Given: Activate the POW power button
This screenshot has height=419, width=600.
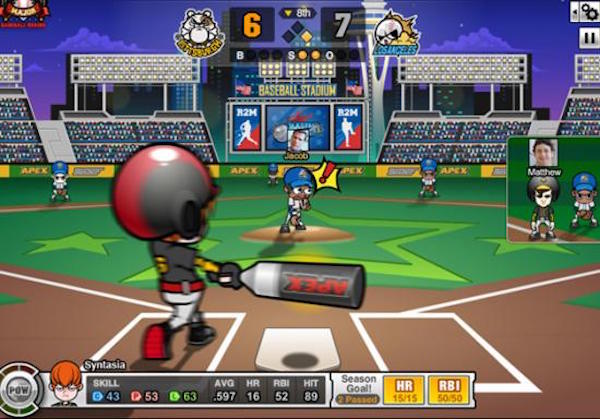Looking at the screenshot, I should (20, 390).
